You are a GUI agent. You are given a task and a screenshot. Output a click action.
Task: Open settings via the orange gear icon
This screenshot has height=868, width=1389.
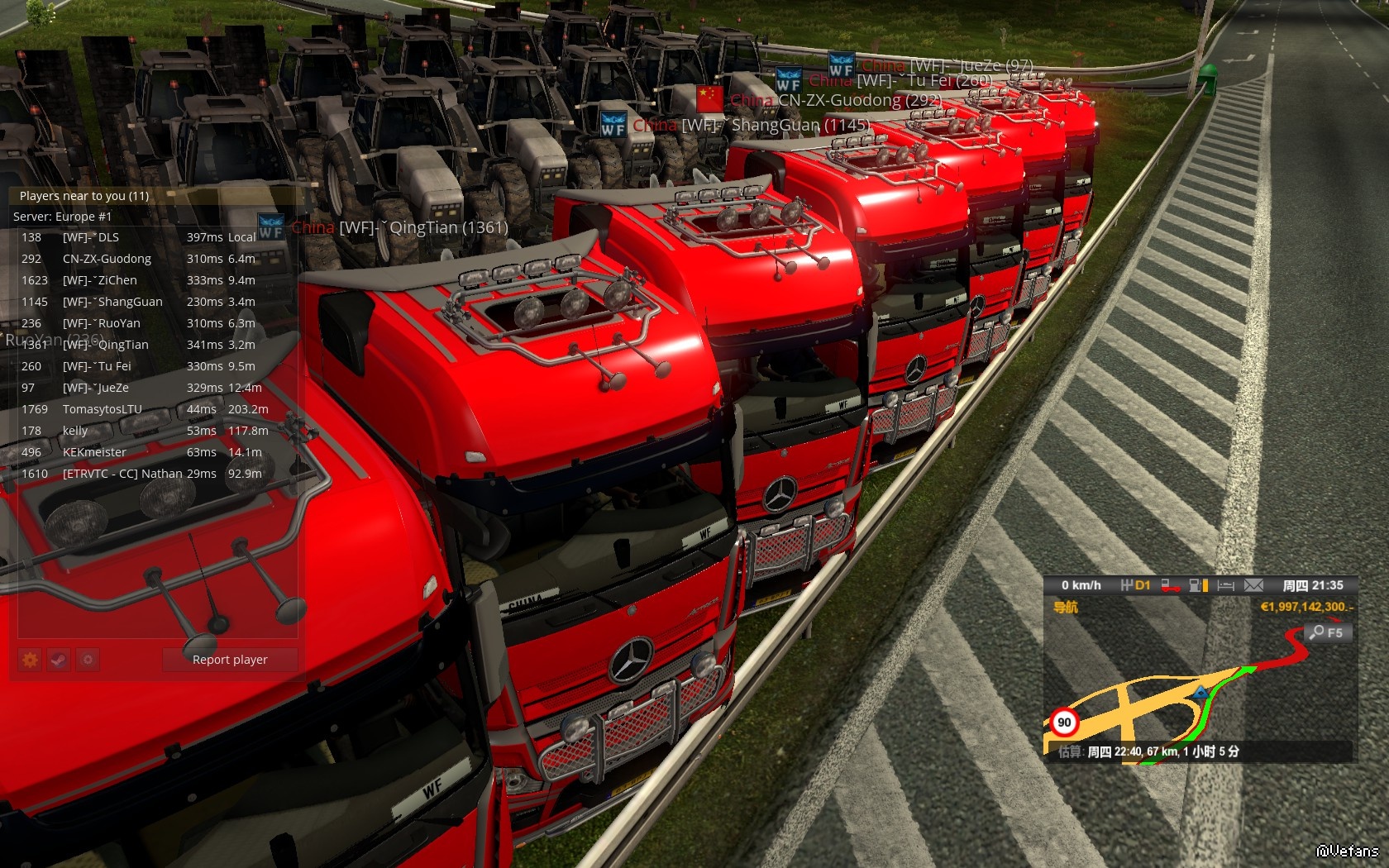(x=31, y=660)
